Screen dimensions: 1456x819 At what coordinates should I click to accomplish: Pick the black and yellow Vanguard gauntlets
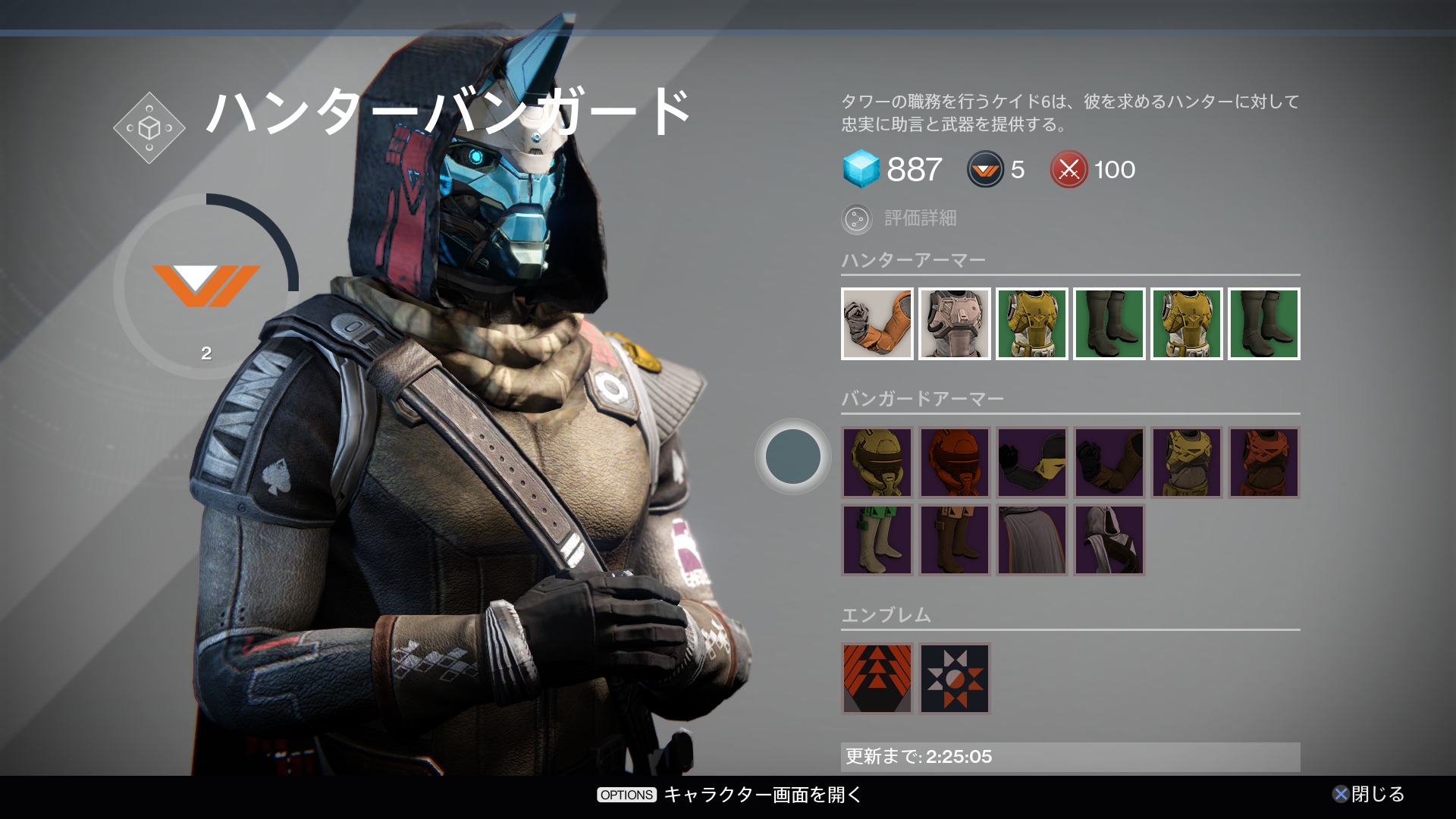(1032, 463)
